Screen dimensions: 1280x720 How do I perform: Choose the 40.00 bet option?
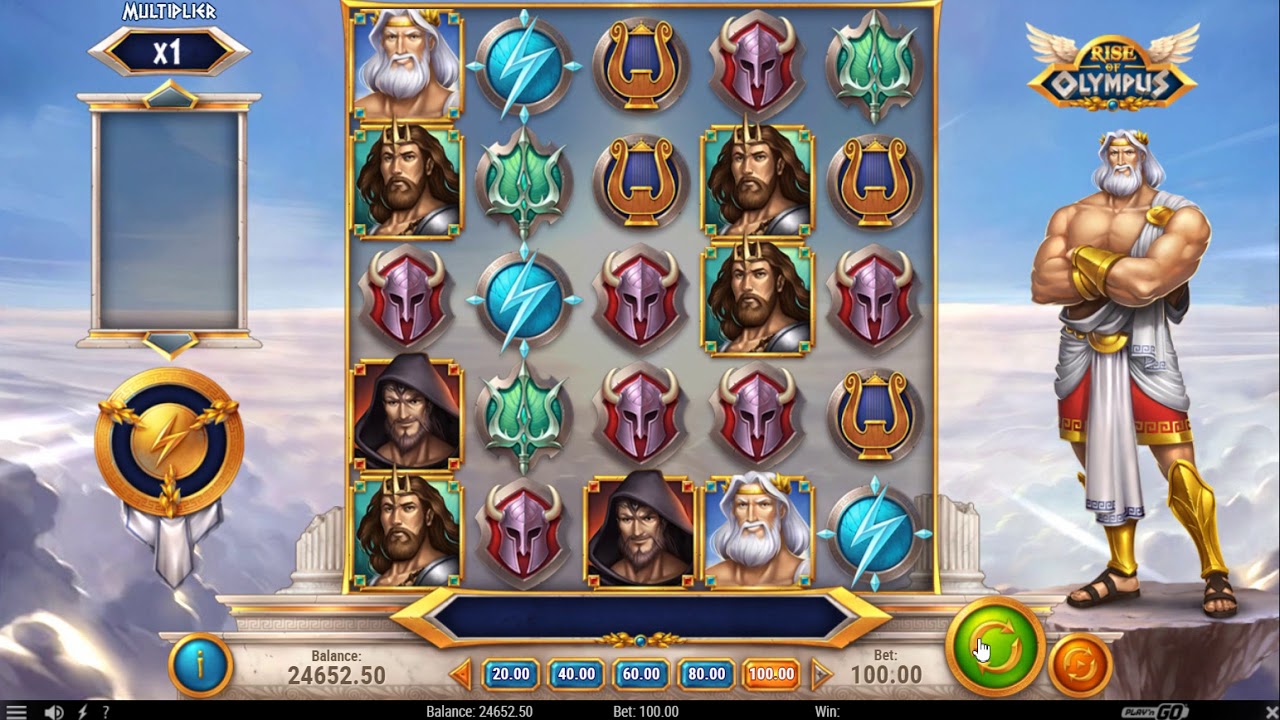575,674
